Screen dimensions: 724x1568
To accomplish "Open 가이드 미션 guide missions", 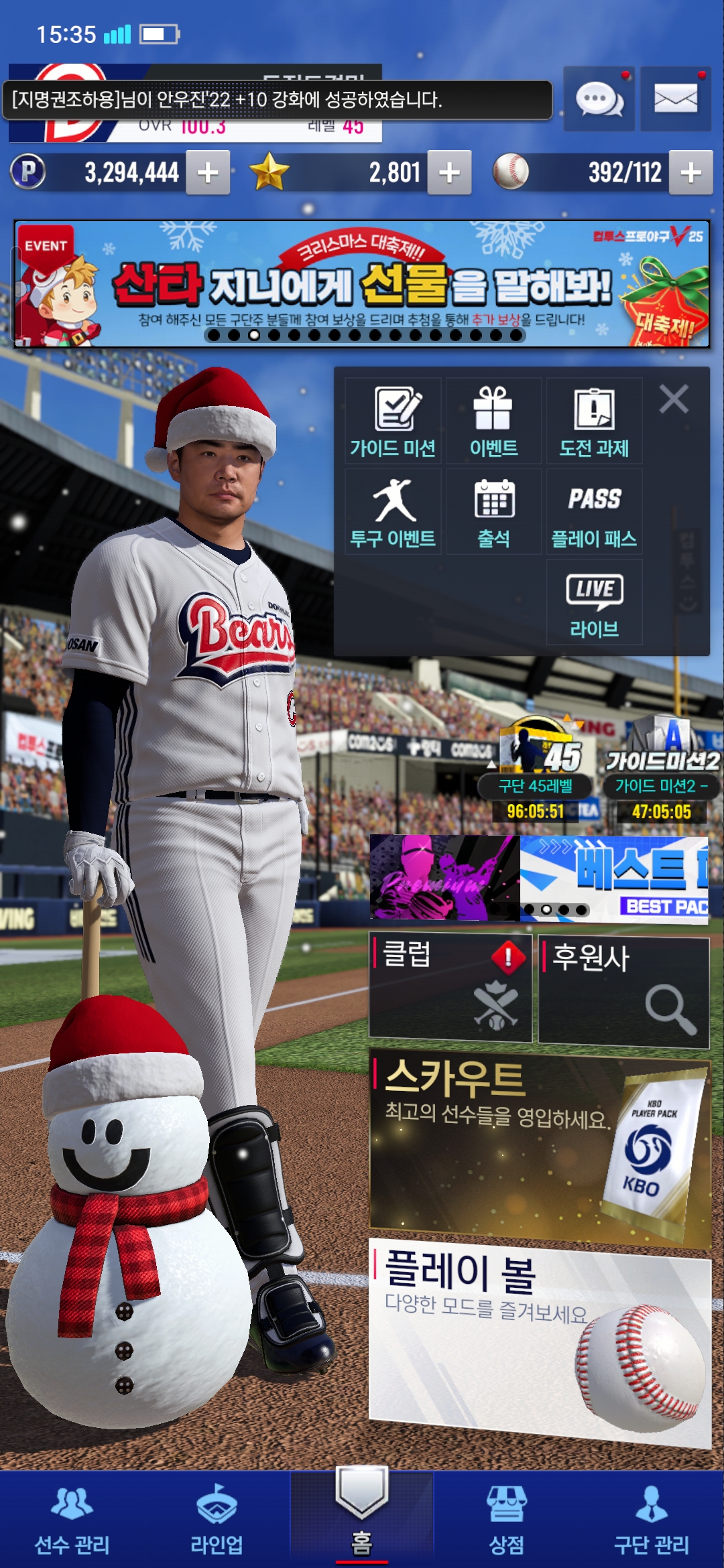I will [393, 421].
